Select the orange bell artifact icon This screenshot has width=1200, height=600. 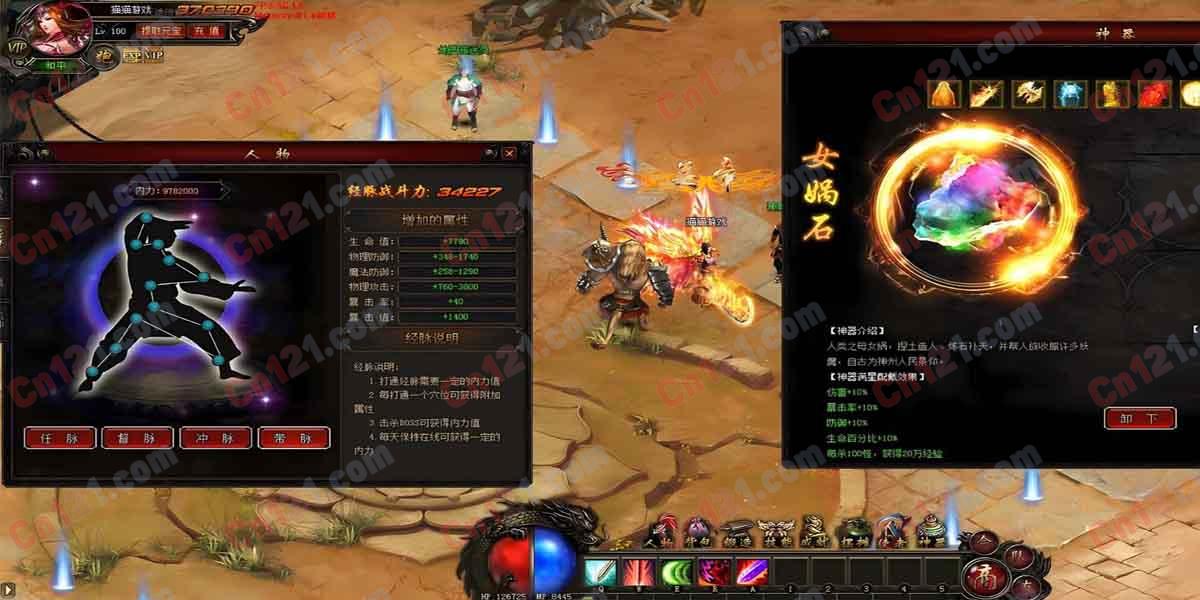point(946,95)
